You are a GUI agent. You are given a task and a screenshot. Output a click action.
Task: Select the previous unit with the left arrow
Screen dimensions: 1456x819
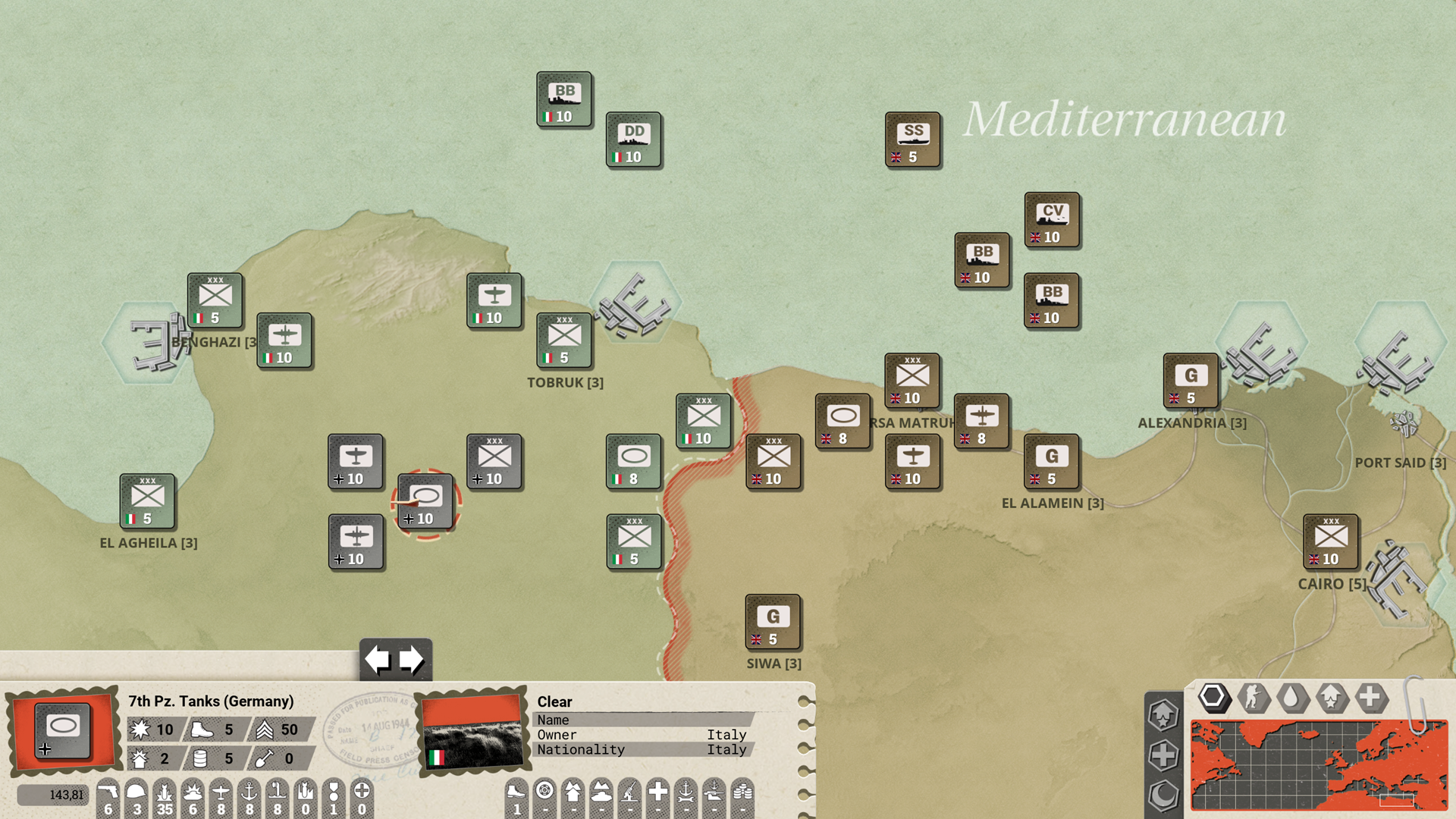[378, 660]
